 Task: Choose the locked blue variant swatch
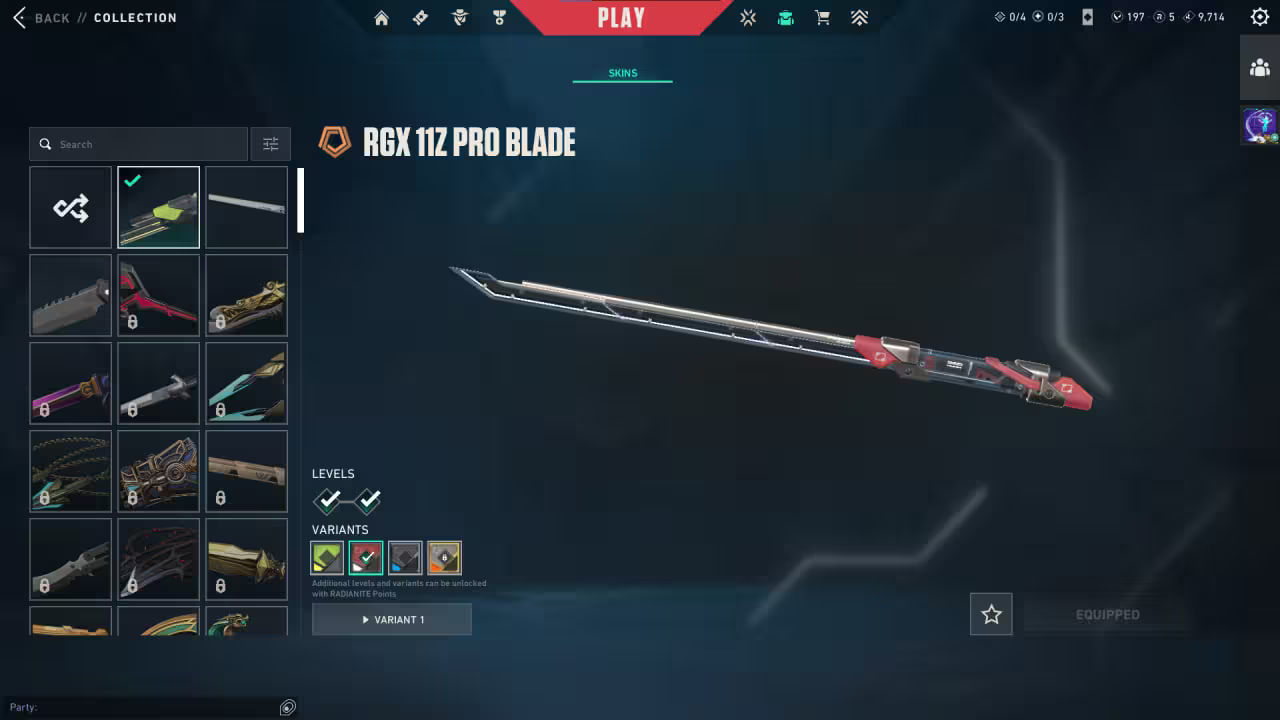click(405, 558)
